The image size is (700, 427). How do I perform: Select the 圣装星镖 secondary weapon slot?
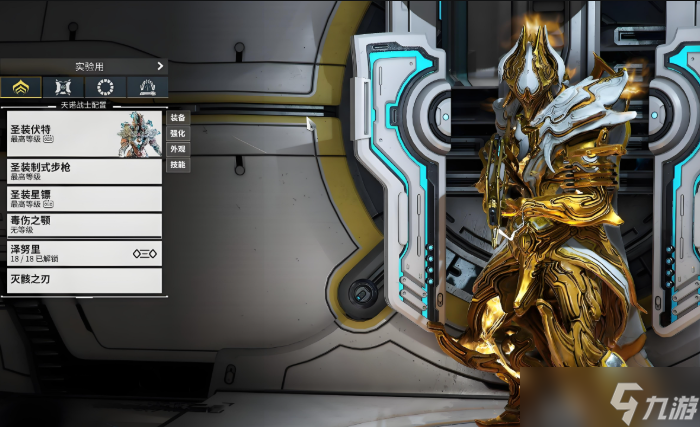click(83, 198)
